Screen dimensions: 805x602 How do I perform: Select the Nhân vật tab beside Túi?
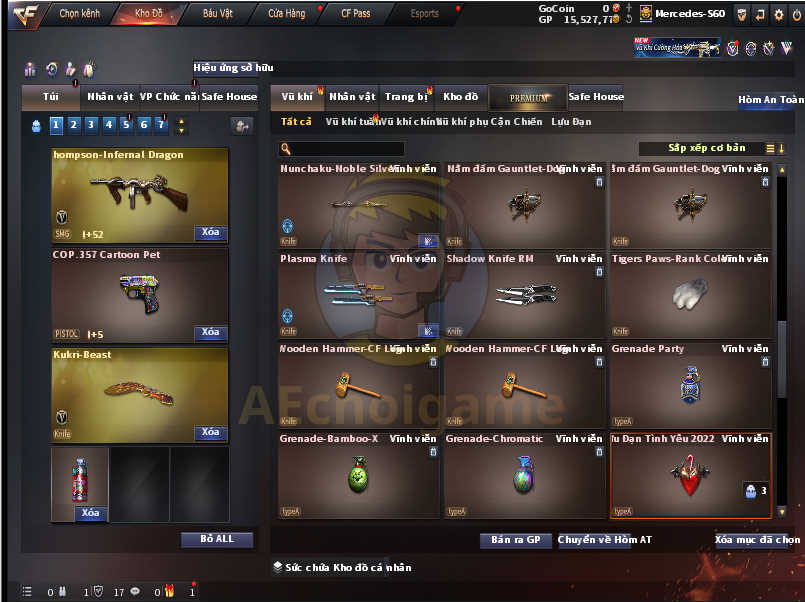click(110, 97)
